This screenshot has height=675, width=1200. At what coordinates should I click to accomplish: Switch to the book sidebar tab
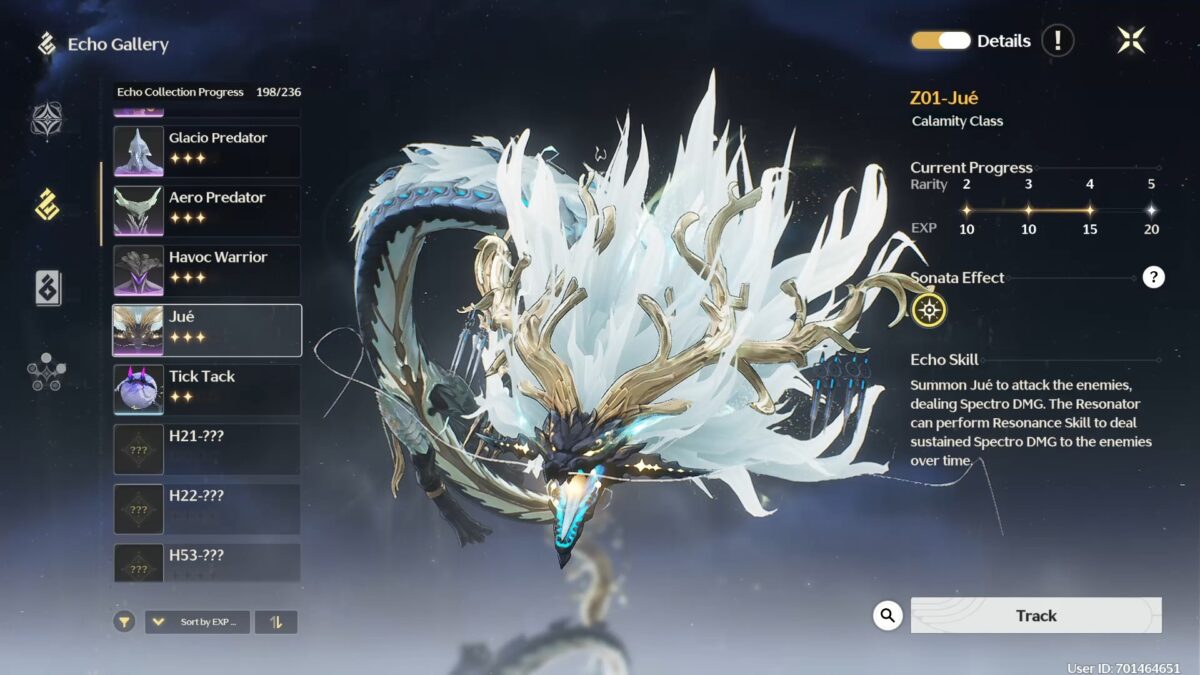click(47, 288)
